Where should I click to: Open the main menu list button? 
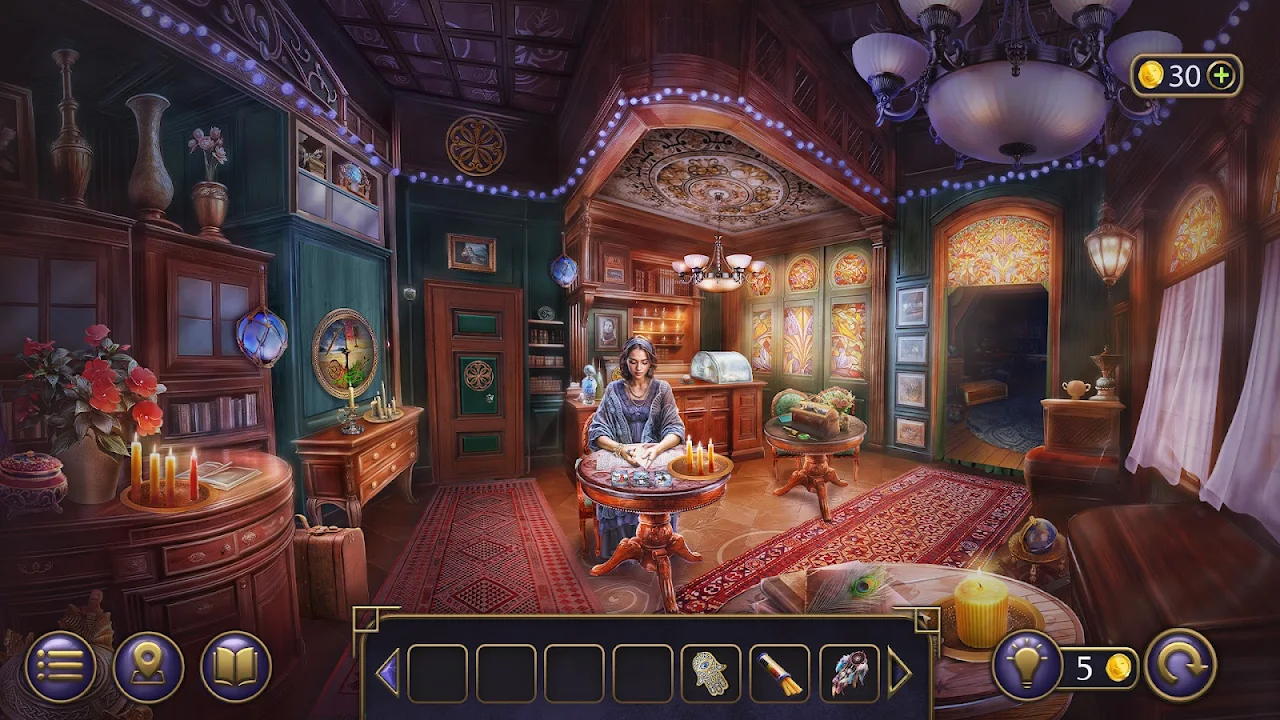60,667
